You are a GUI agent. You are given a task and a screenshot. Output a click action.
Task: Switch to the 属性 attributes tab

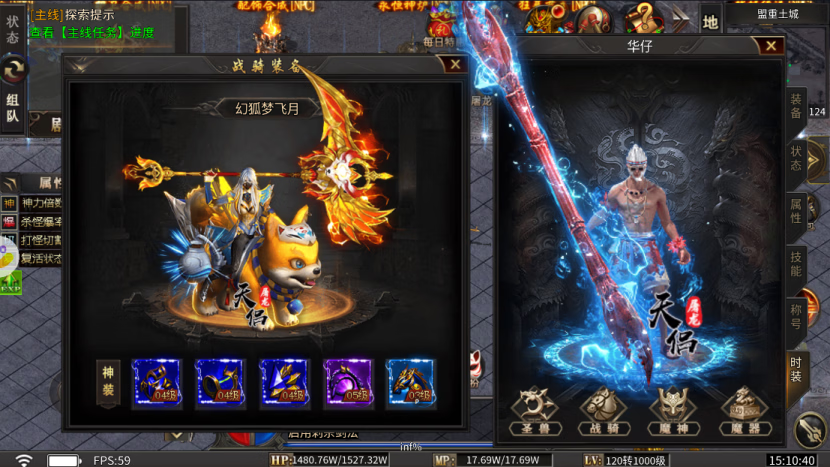tap(796, 211)
